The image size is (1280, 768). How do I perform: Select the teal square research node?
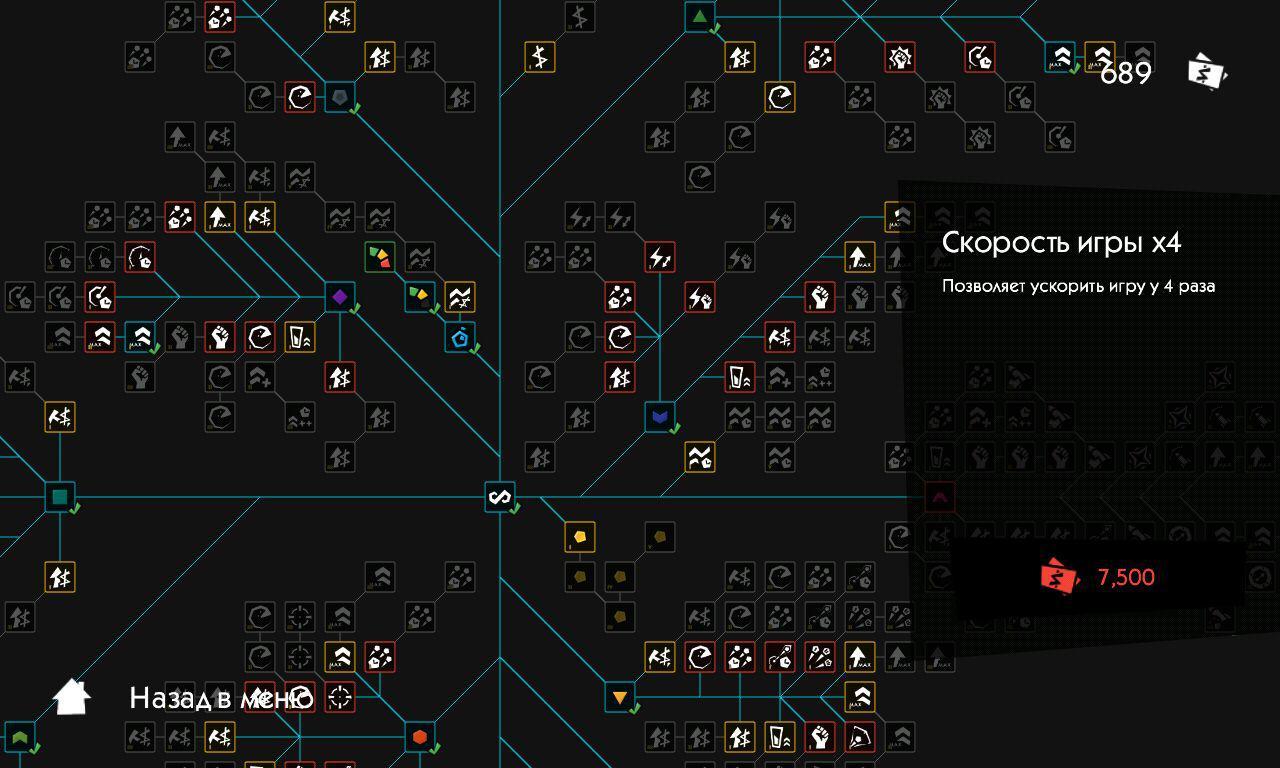coord(60,496)
